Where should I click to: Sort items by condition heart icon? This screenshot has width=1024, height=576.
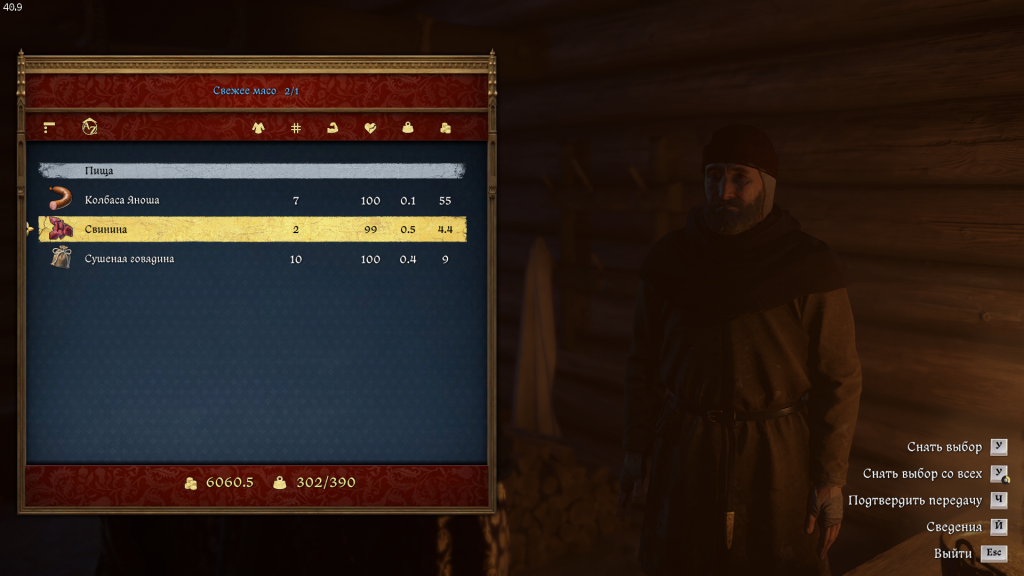370,128
